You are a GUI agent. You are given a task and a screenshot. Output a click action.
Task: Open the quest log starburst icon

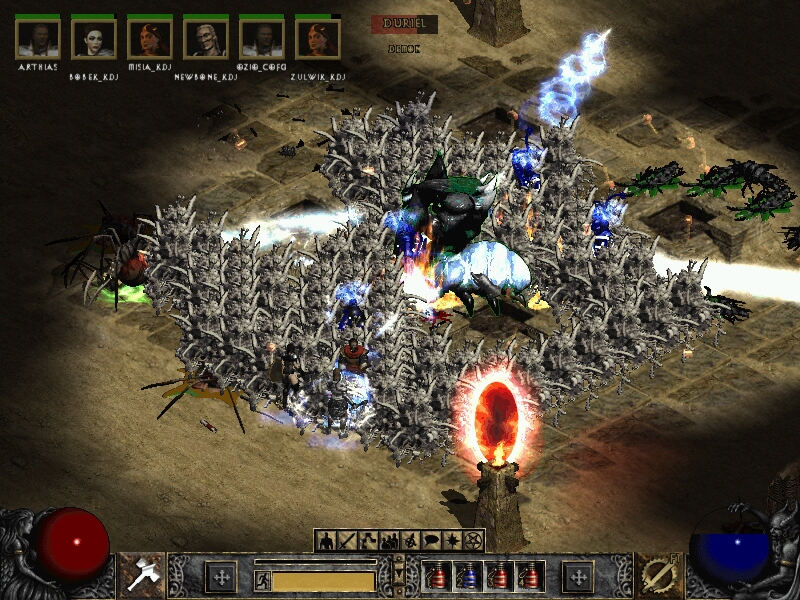(x=452, y=541)
